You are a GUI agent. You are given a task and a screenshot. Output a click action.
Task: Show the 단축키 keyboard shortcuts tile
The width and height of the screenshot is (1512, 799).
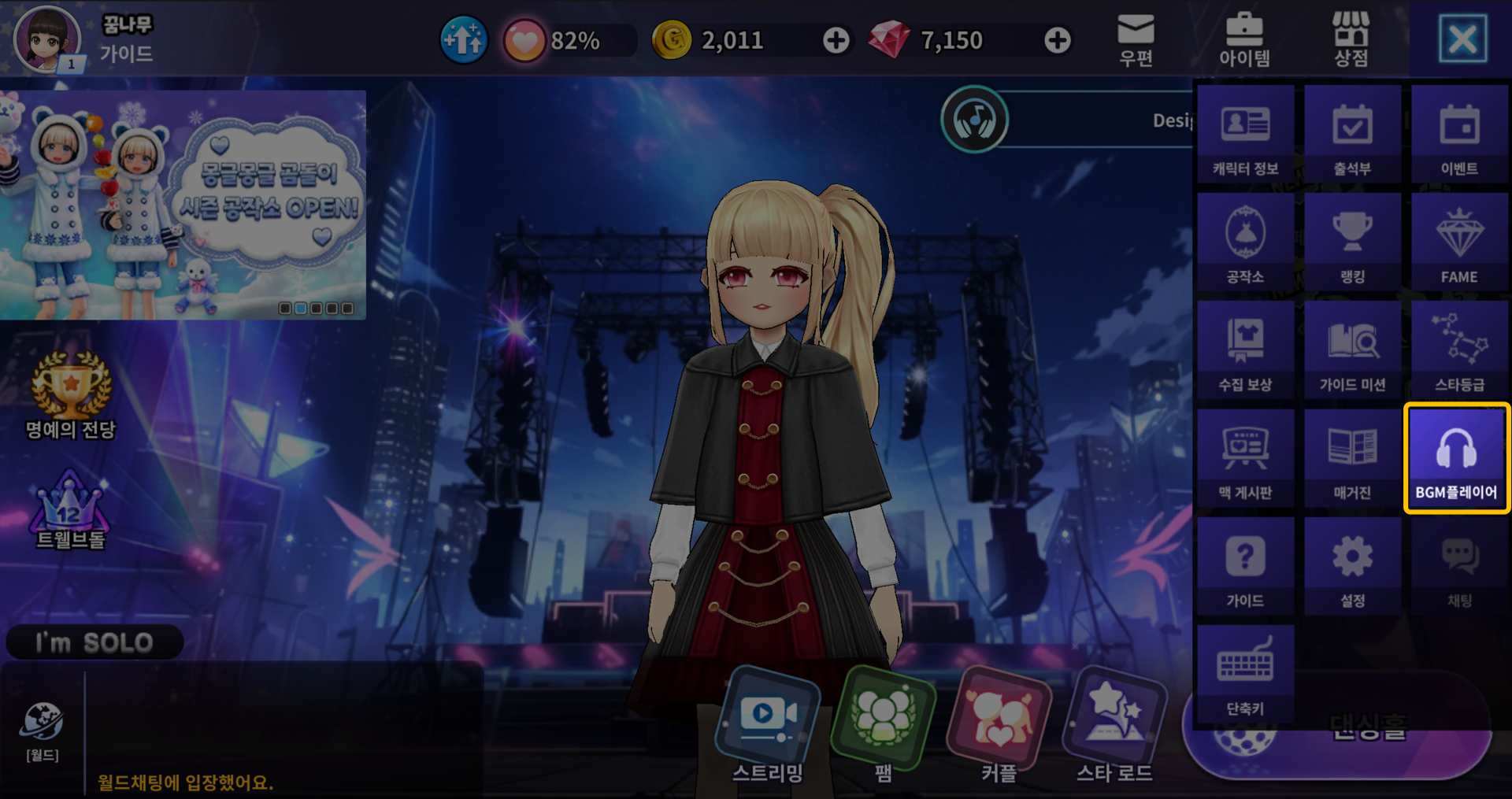(x=1245, y=674)
